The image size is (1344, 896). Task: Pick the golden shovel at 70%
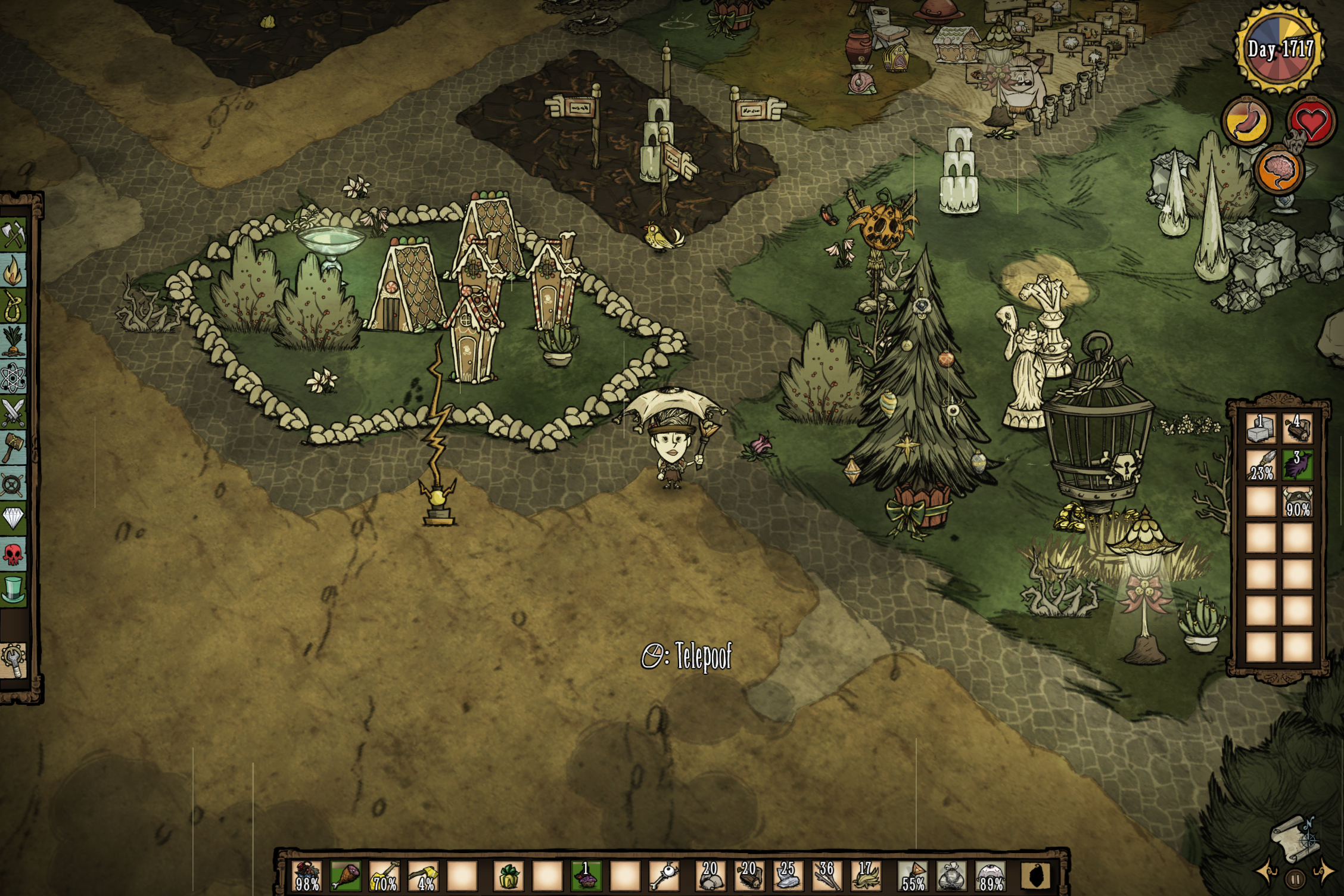click(x=384, y=876)
